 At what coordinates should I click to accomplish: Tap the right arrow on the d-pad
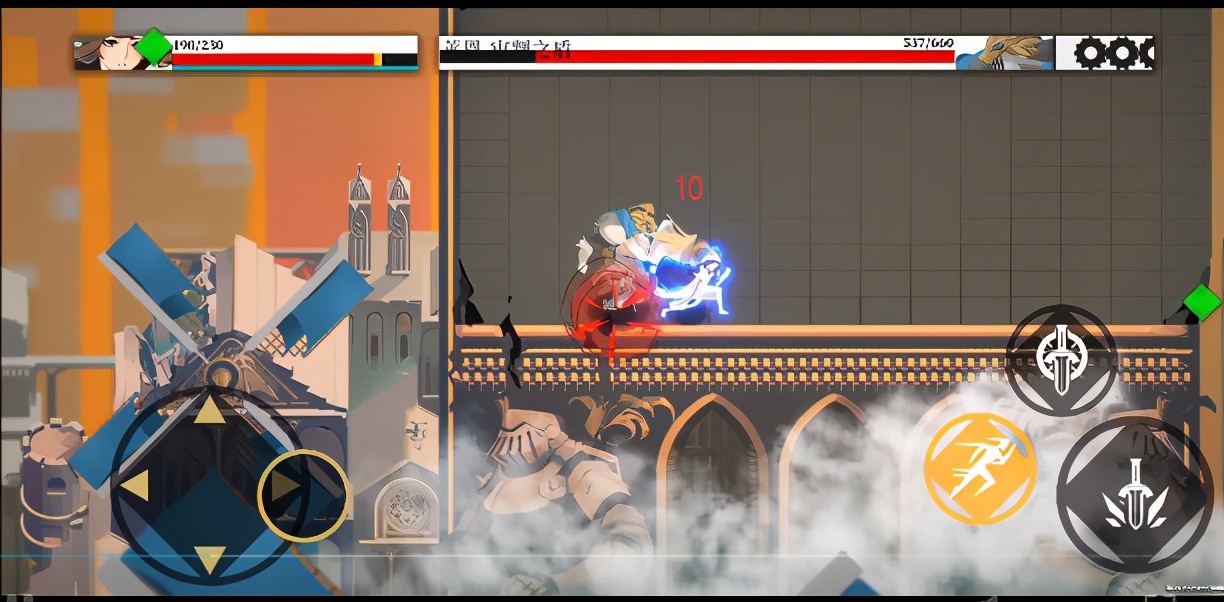tap(288, 487)
